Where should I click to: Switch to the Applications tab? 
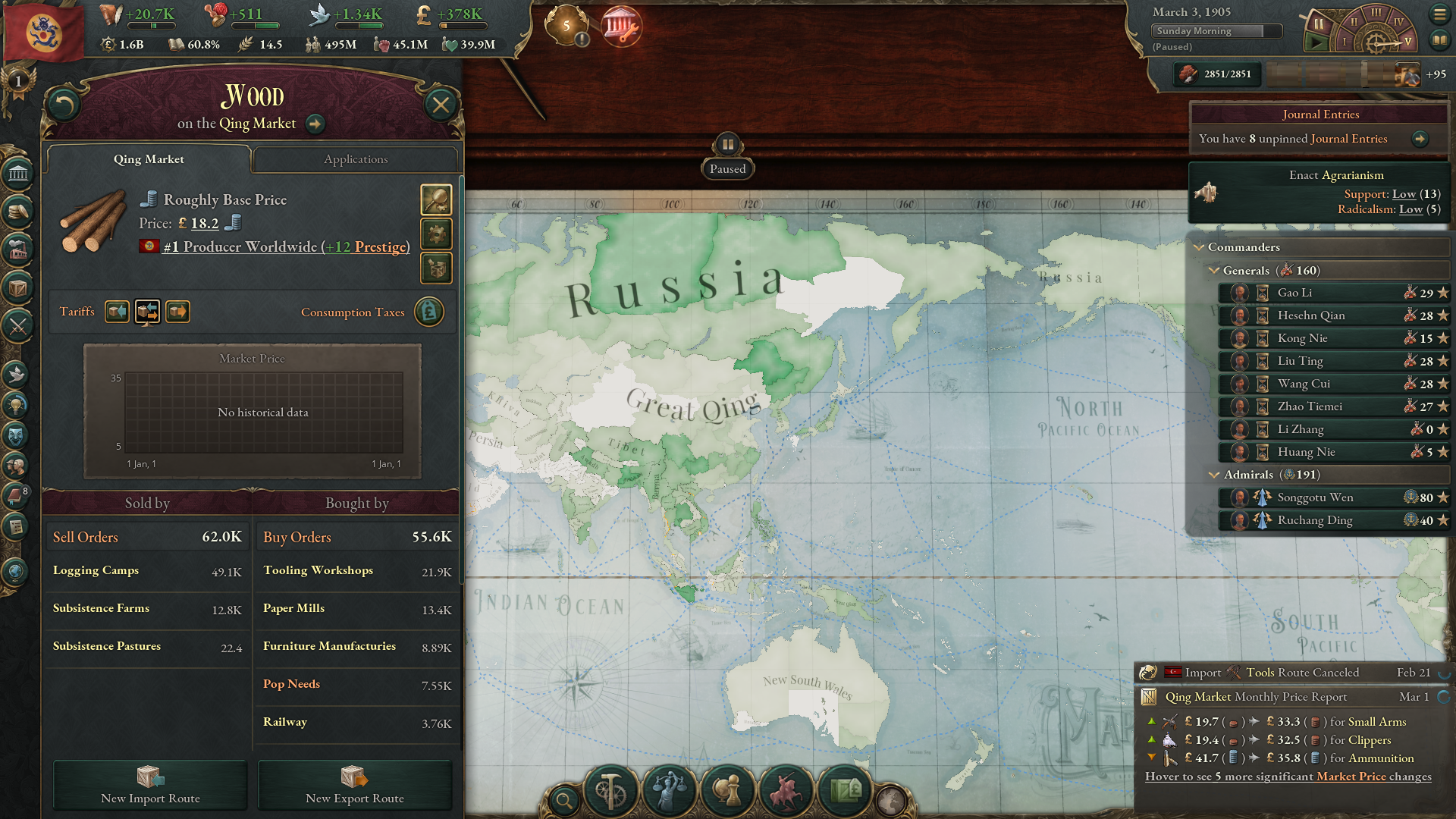coord(356,159)
